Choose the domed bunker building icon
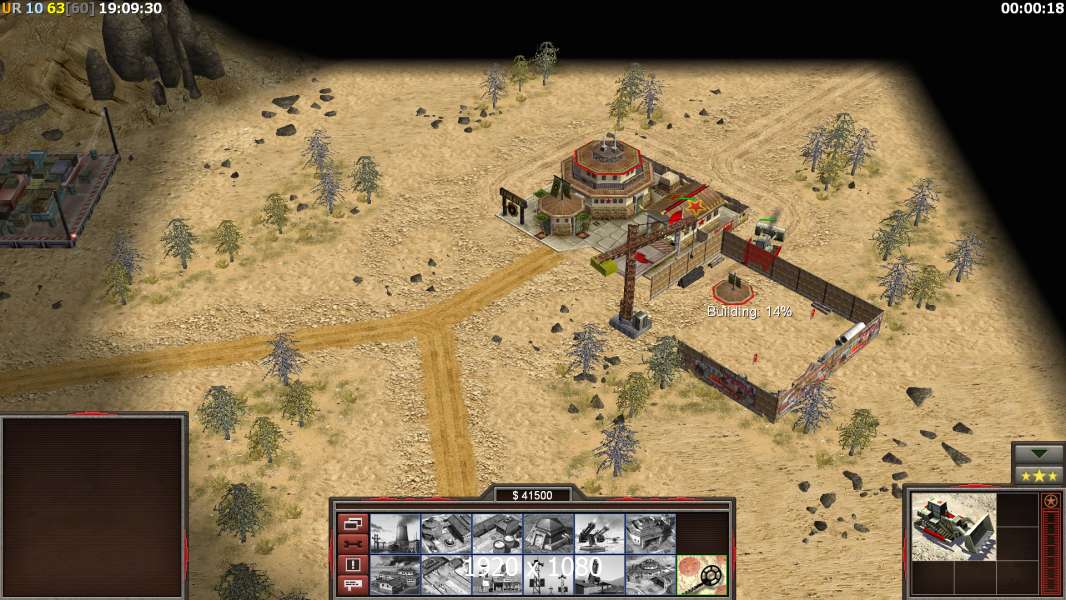The image size is (1066, 600). (548, 534)
